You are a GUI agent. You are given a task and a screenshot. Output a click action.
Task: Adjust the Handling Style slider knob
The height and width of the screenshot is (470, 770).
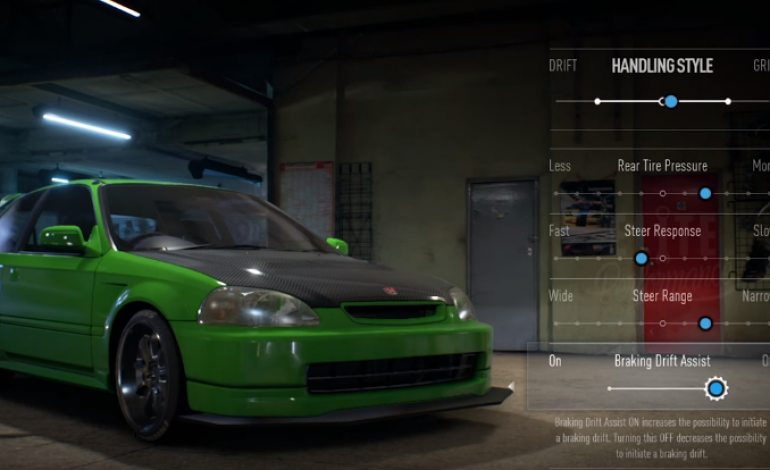point(671,101)
